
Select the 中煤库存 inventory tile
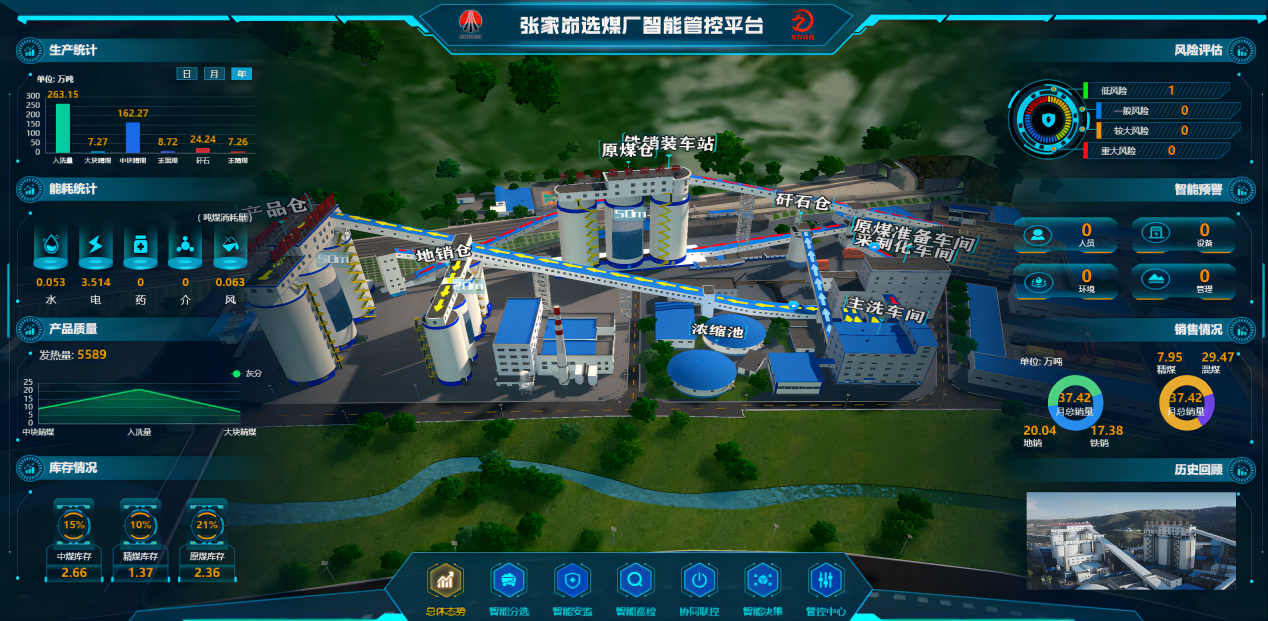coord(75,540)
